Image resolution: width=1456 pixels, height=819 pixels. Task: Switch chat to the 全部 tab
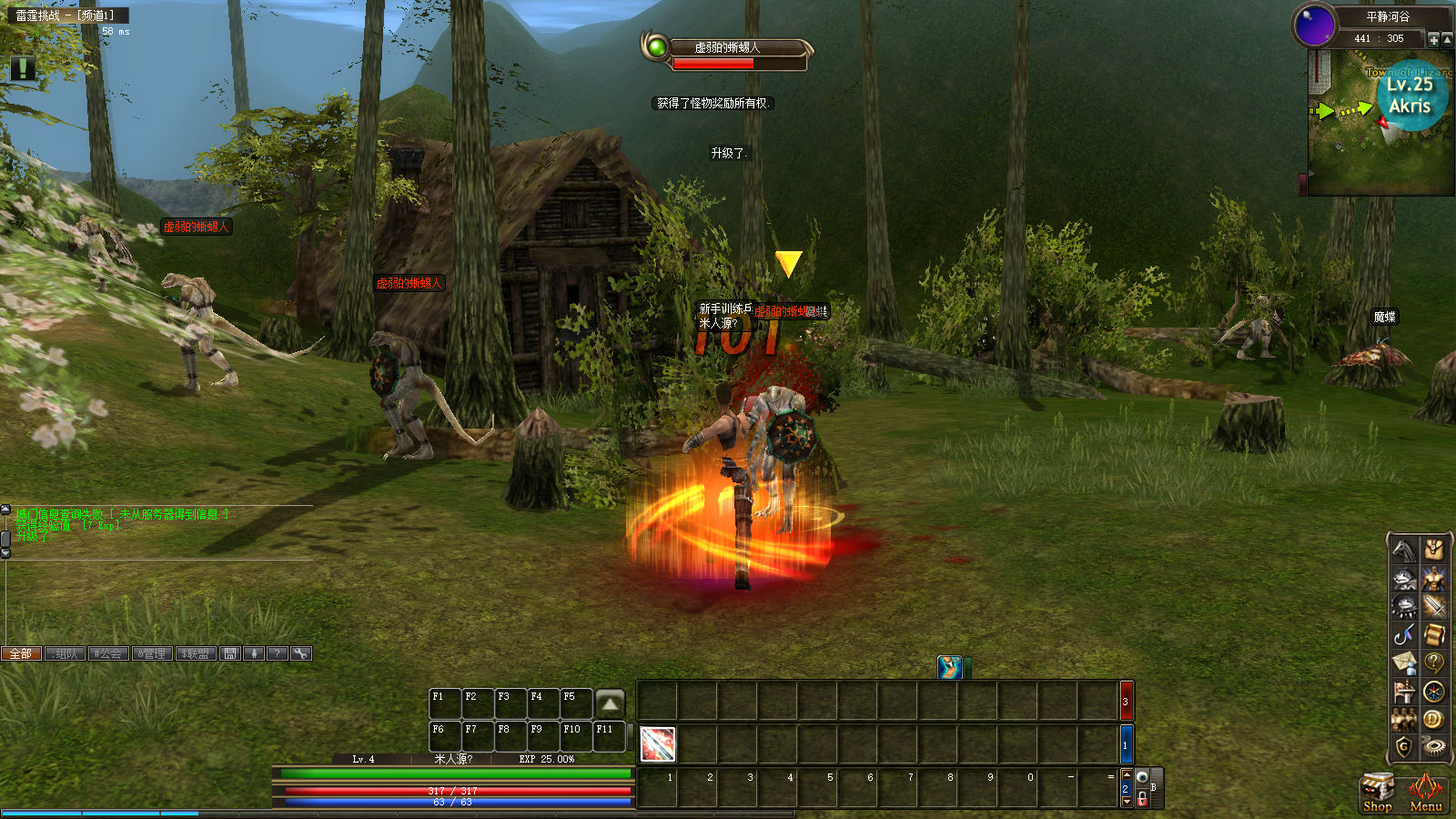pos(21,653)
